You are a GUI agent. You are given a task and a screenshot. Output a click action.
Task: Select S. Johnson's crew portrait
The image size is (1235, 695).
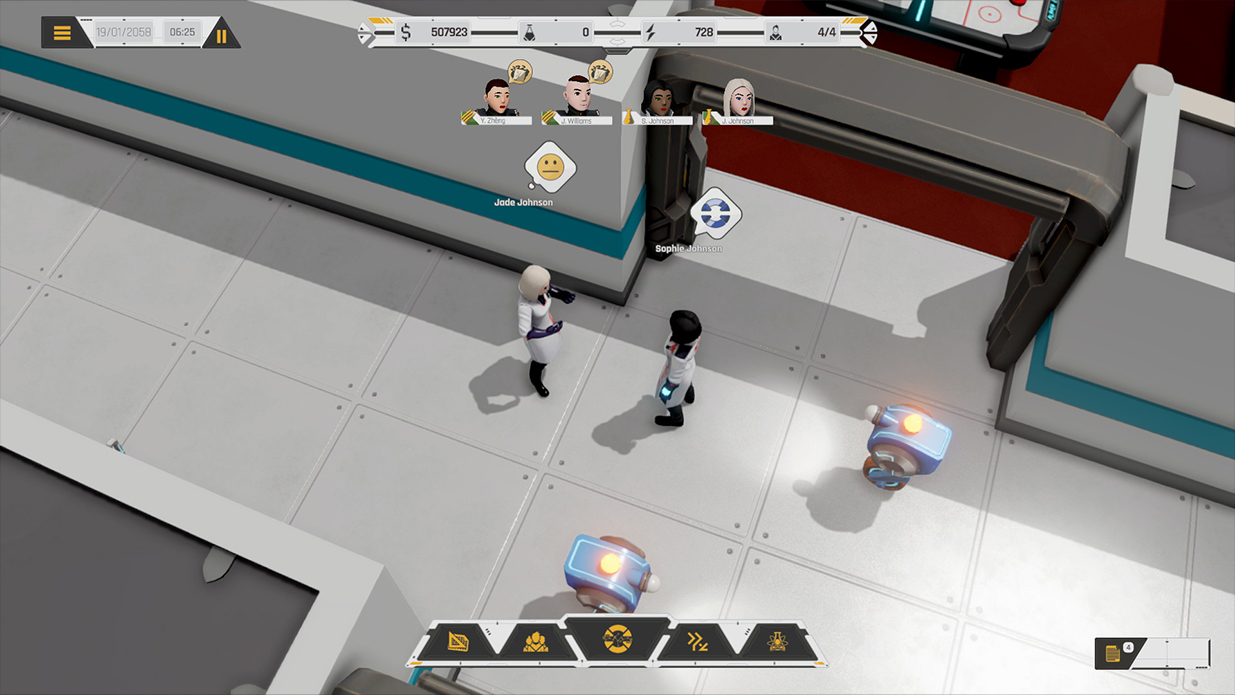[658, 99]
